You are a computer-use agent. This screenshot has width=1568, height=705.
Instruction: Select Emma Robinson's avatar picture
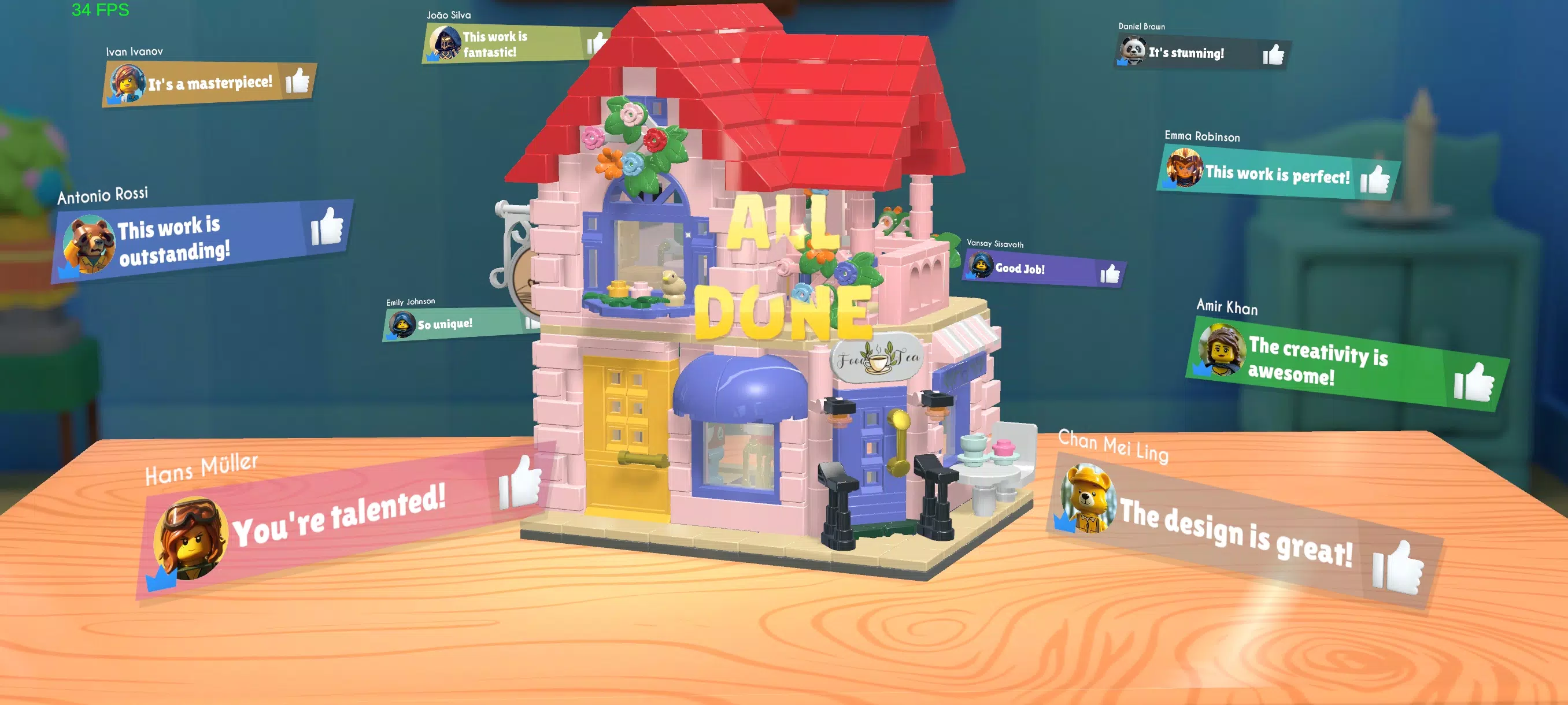click(x=1184, y=167)
